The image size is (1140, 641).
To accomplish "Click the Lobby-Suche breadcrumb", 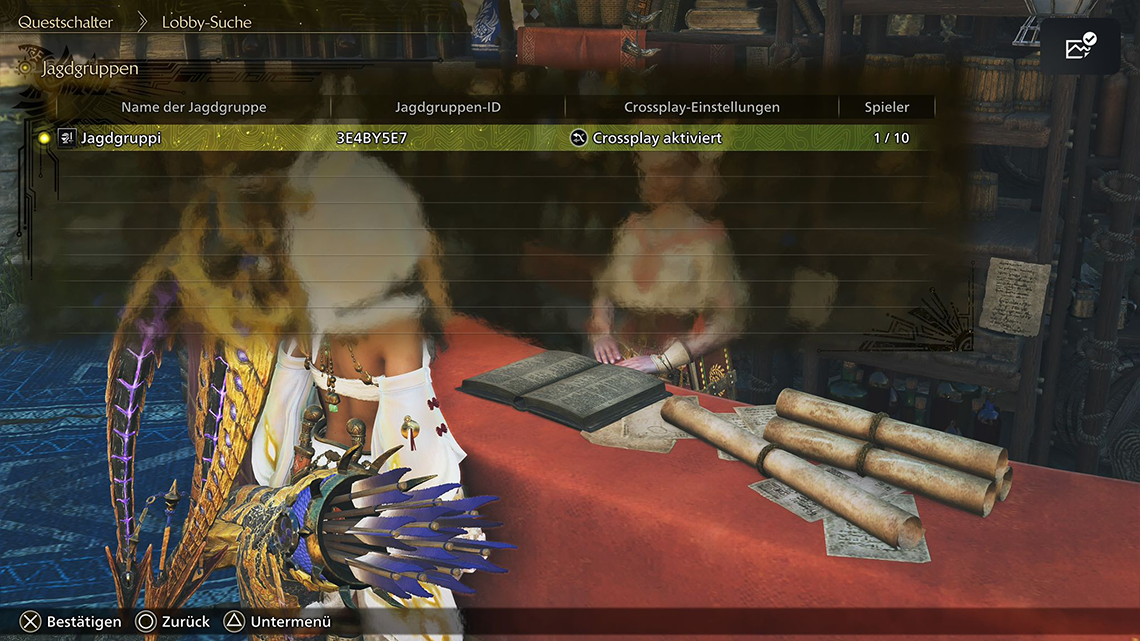I will 207,21.
